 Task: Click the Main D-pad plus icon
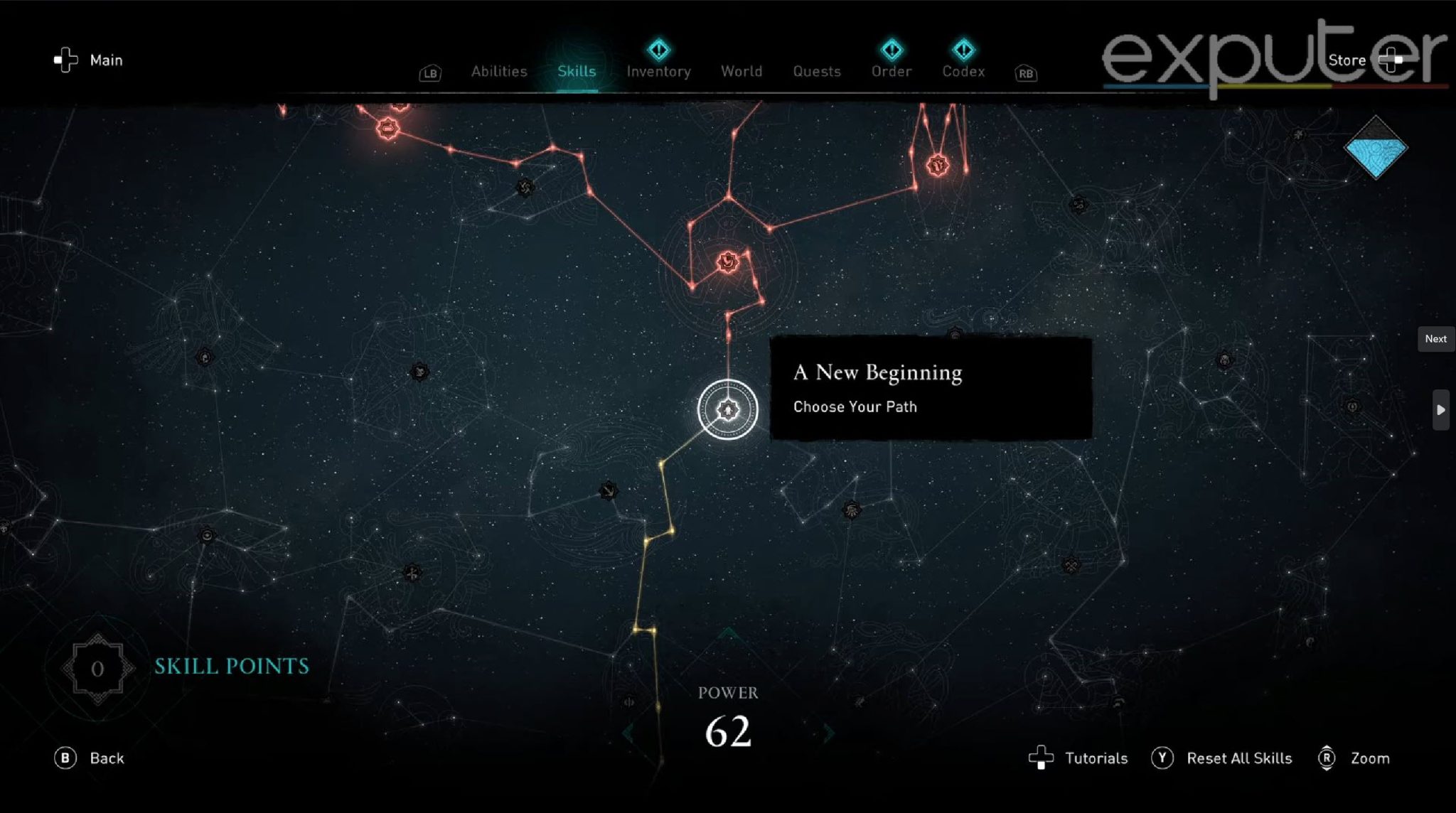click(65, 60)
